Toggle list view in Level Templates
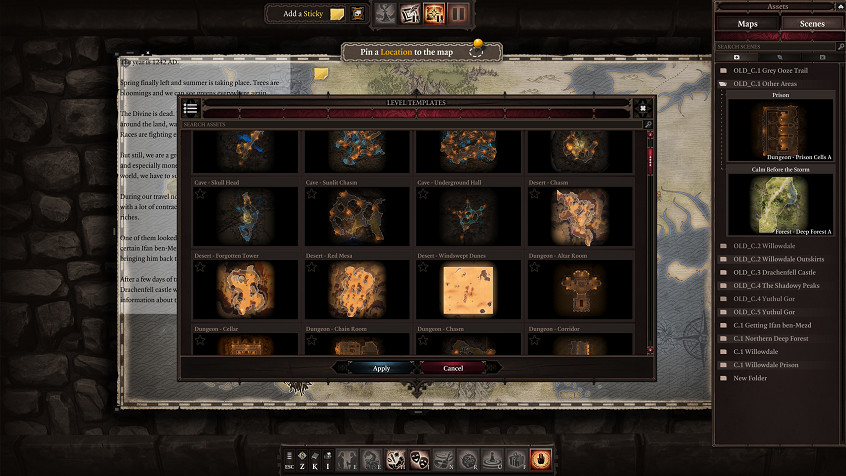Image resolution: width=846 pixels, height=476 pixels. [x=191, y=108]
